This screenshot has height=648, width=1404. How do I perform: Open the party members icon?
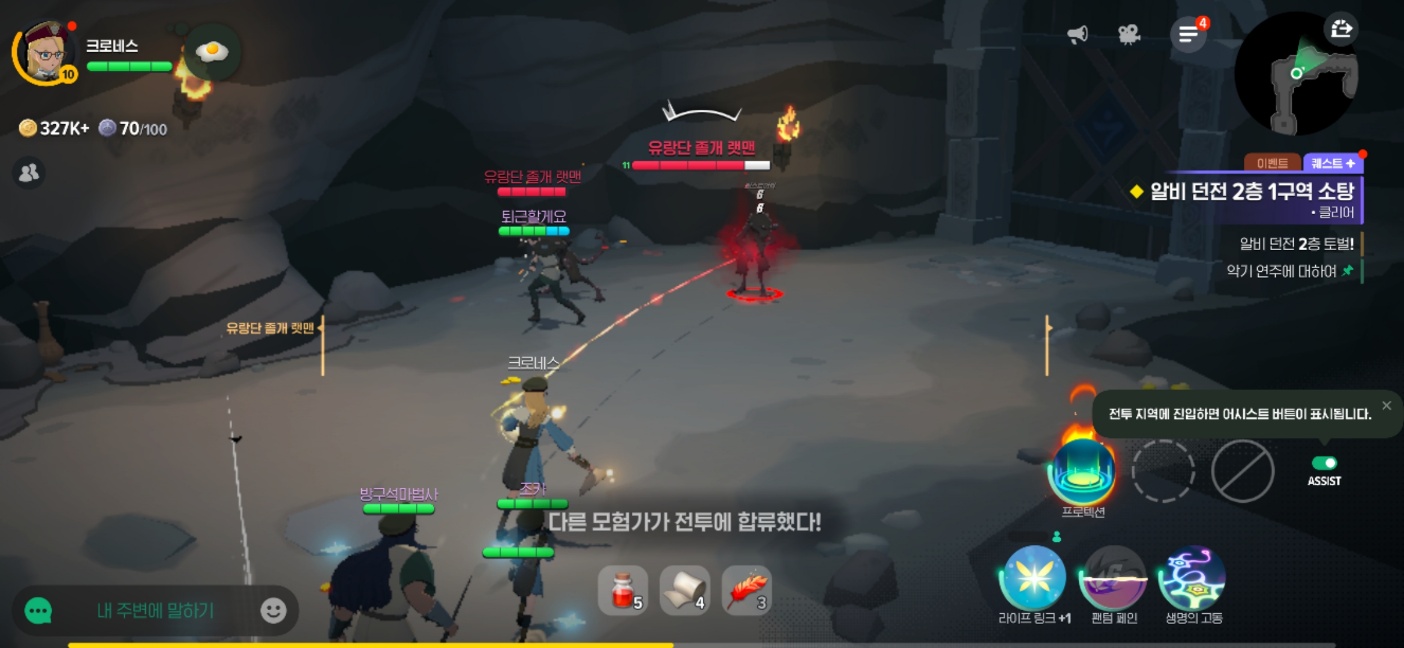point(29,173)
